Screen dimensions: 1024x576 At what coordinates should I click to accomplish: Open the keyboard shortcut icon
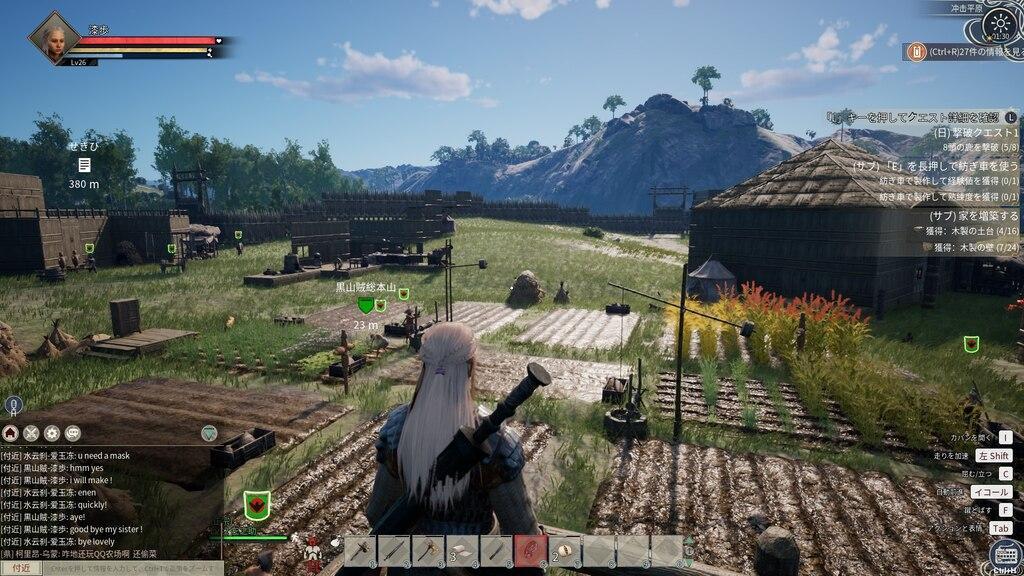tap(1005, 554)
